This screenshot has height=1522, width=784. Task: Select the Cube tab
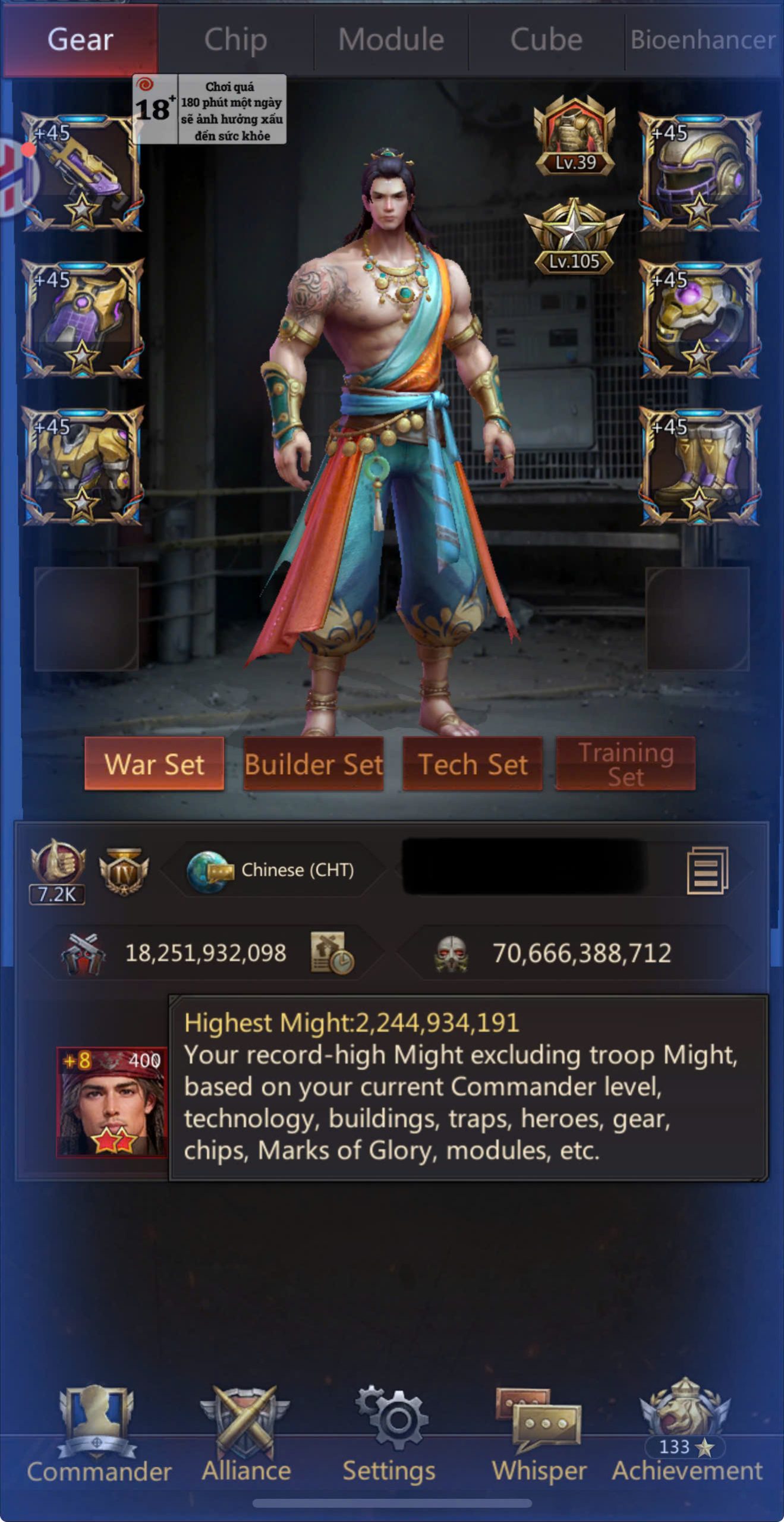click(546, 40)
